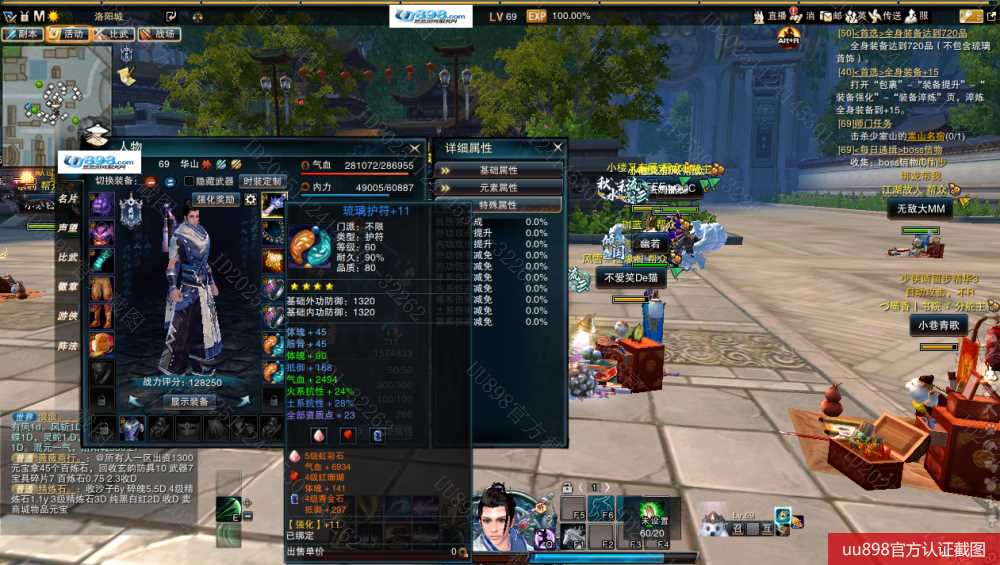The height and width of the screenshot is (565, 1000).
Task: Toggle the 隐藏武器 checkbox
Action: tap(189, 181)
